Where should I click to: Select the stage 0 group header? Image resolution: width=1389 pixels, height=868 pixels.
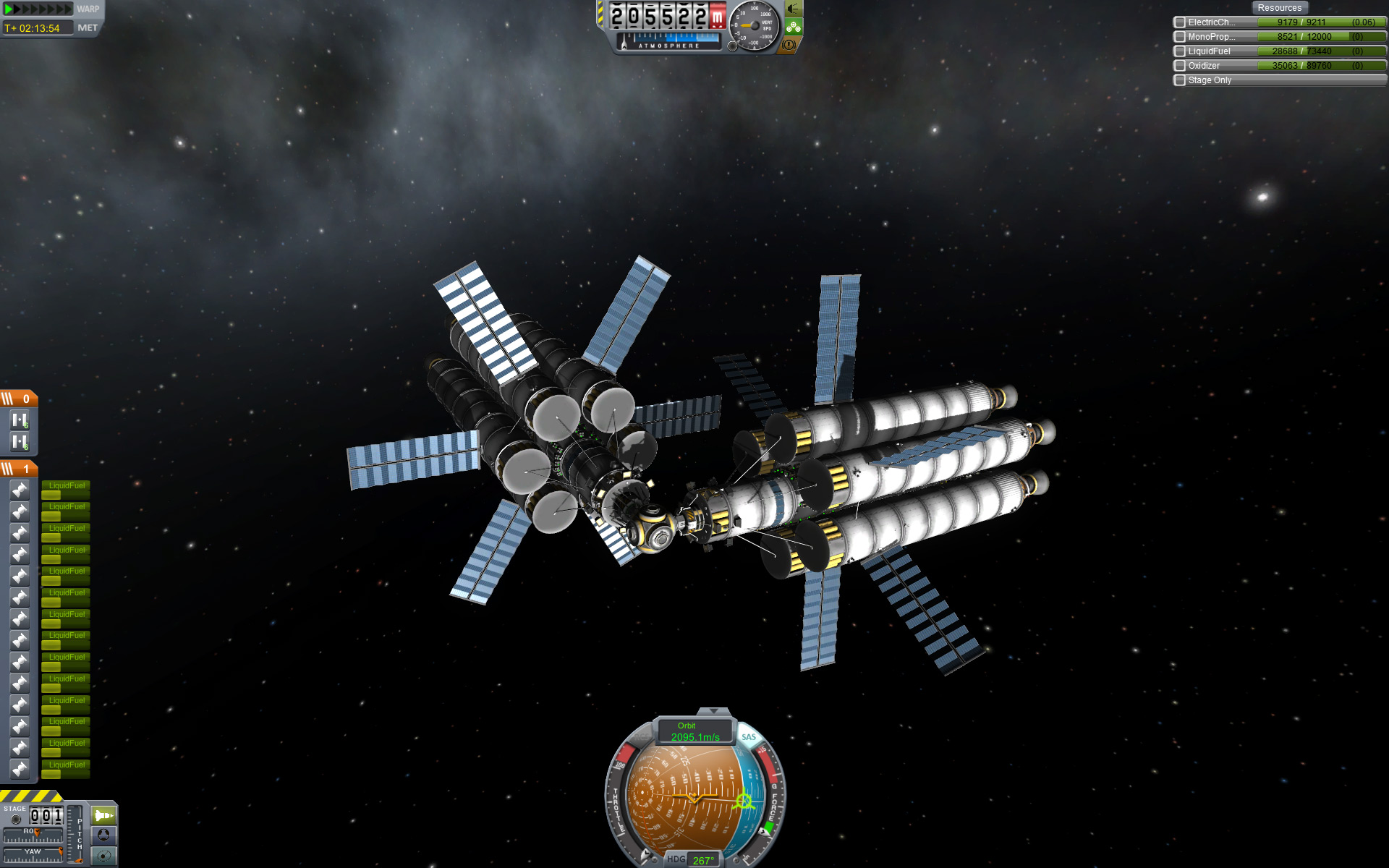tap(18, 399)
